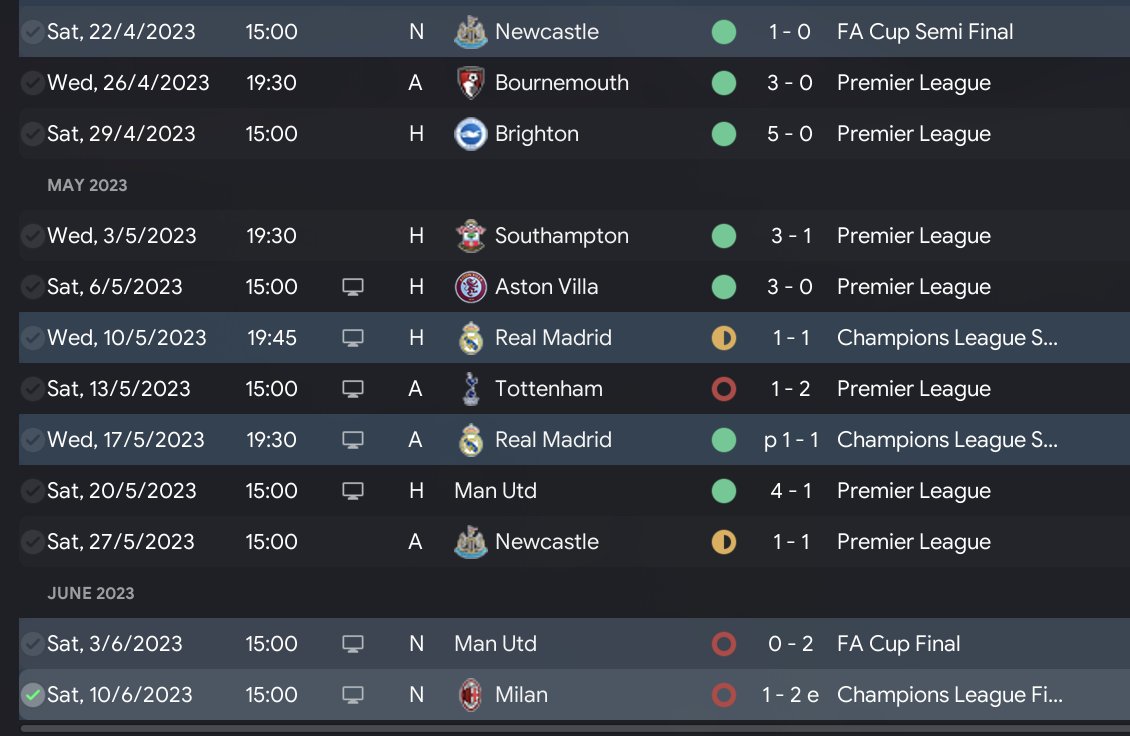Open the Real Madrid penalty shootout result
Viewport: 1130px width, 736px height.
[x=791, y=440]
